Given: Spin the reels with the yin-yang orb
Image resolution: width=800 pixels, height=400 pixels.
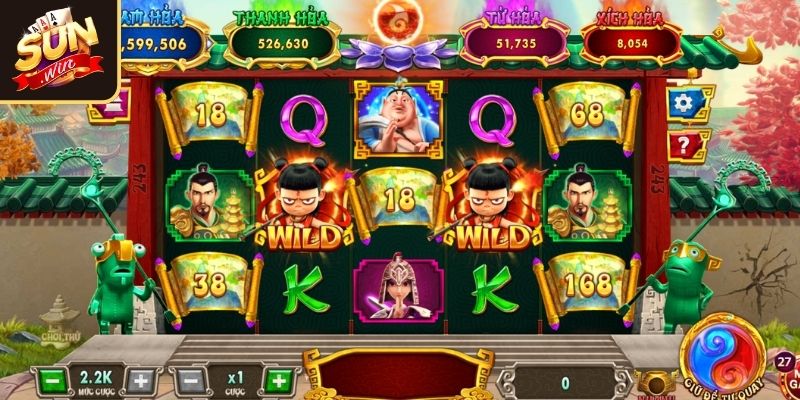Looking at the screenshot, I should pos(721,357).
